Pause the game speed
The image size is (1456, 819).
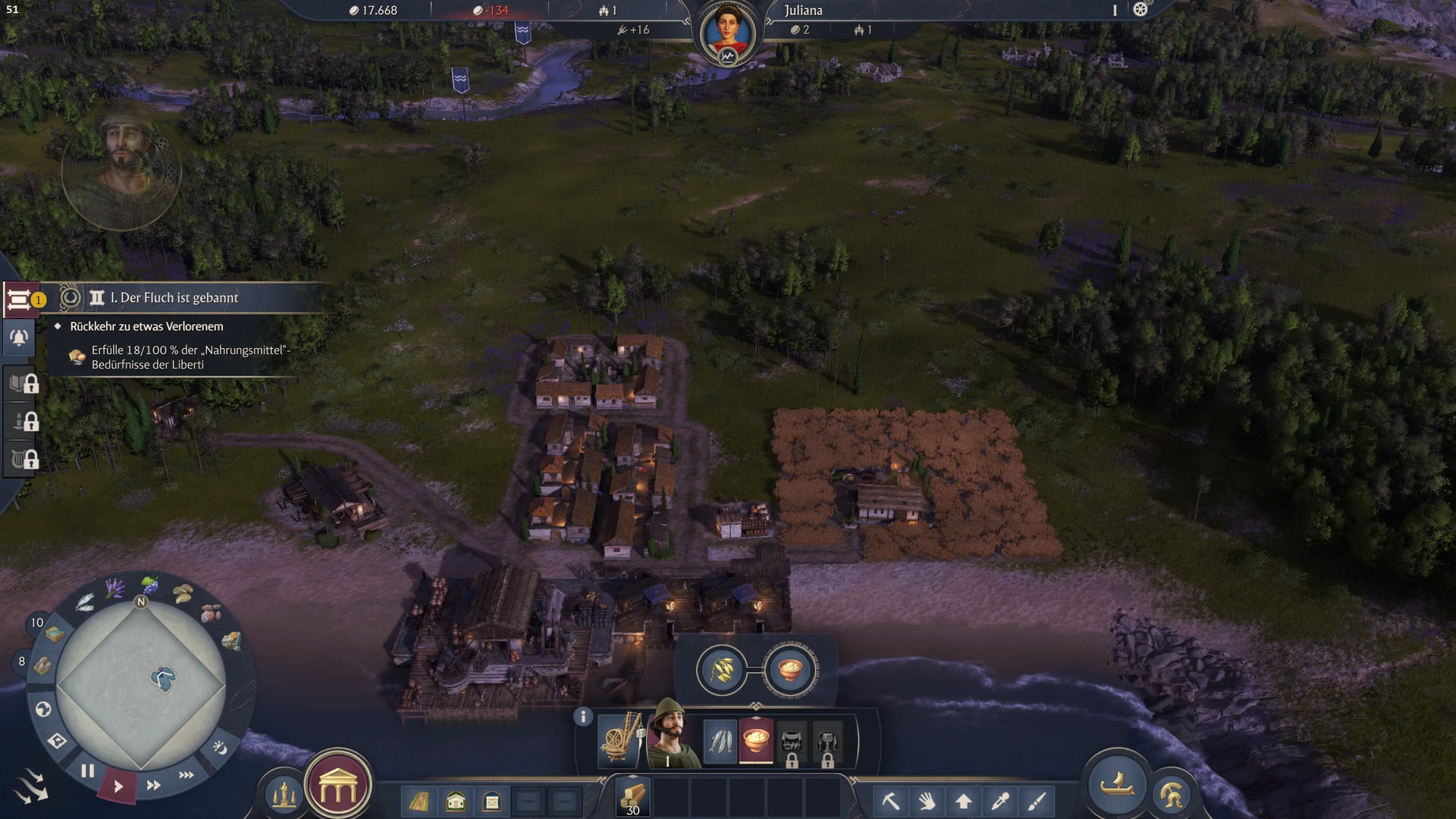click(x=88, y=771)
